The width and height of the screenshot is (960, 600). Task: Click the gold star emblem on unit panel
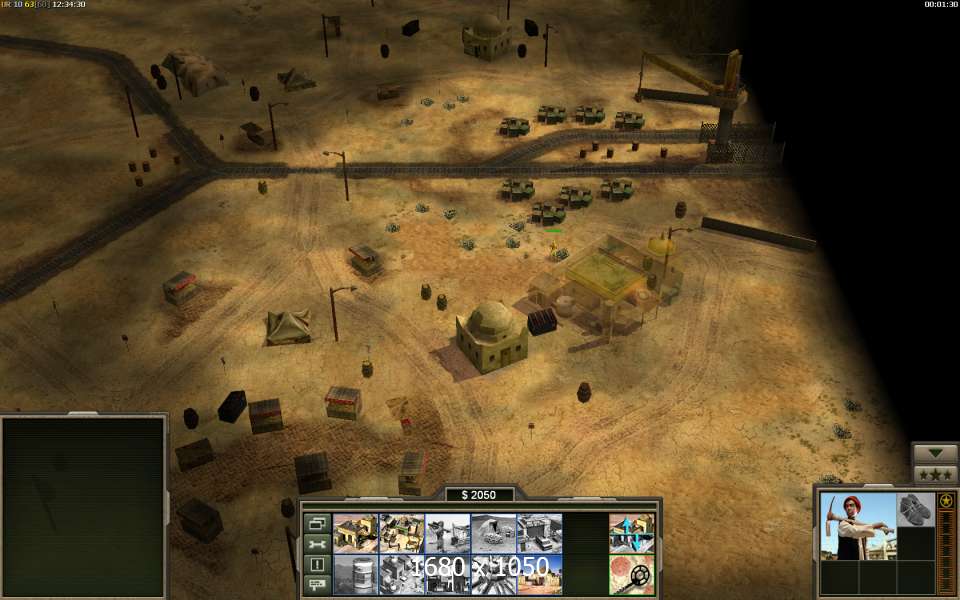point(946,500)
